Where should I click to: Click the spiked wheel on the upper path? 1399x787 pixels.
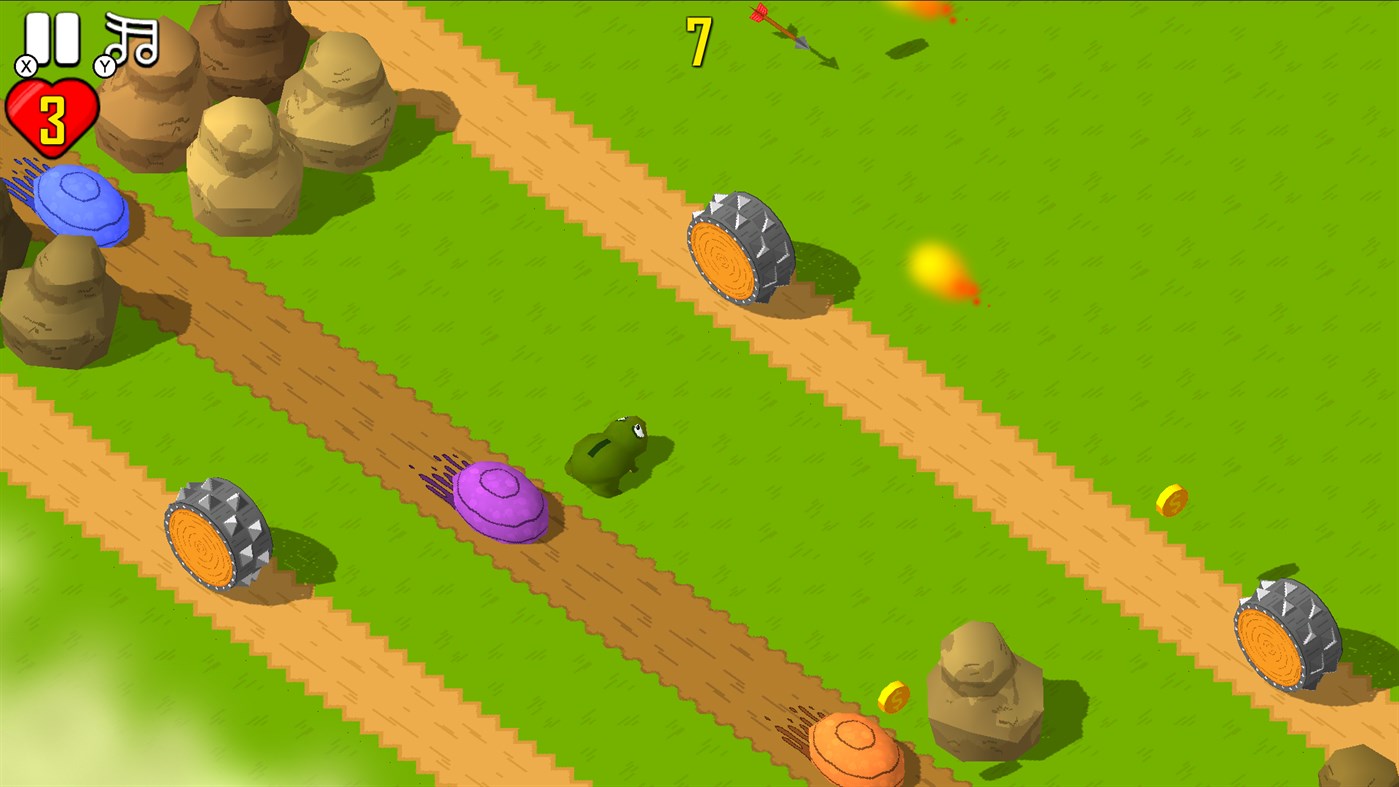tap(740, 245)
